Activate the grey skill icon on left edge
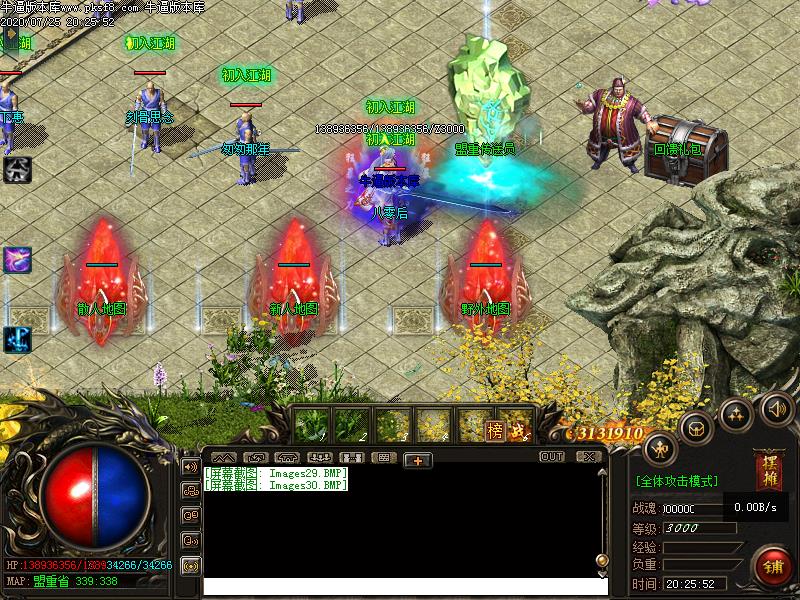Image resolution: width=800 pixels, height=600 pixels. 17,170
